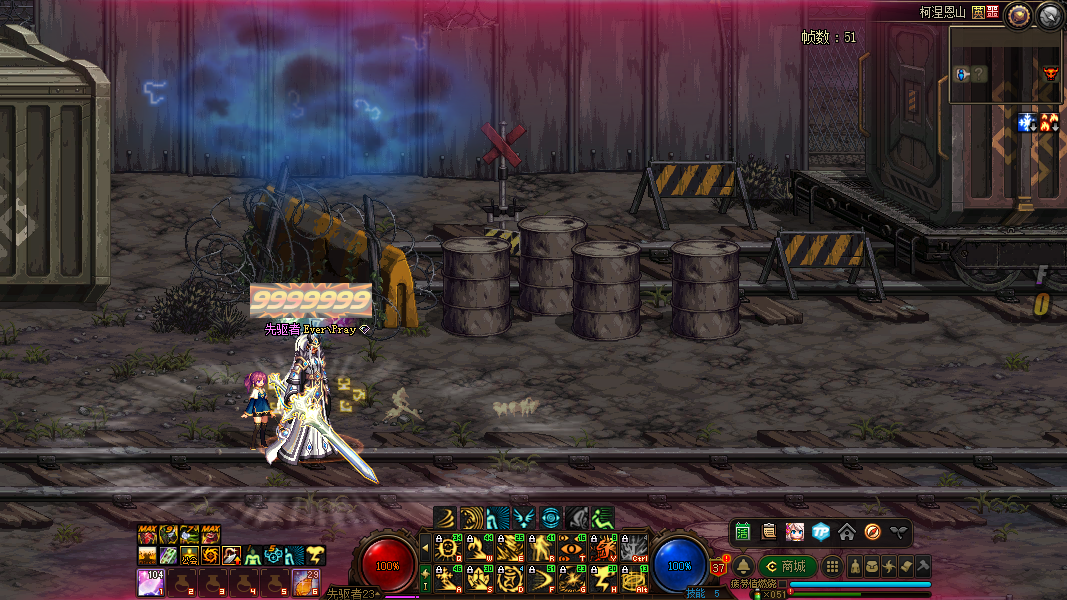The image size is (1067, 600).
Task: Click the pink-haired character portrait icon
Action: pos(795,531)
